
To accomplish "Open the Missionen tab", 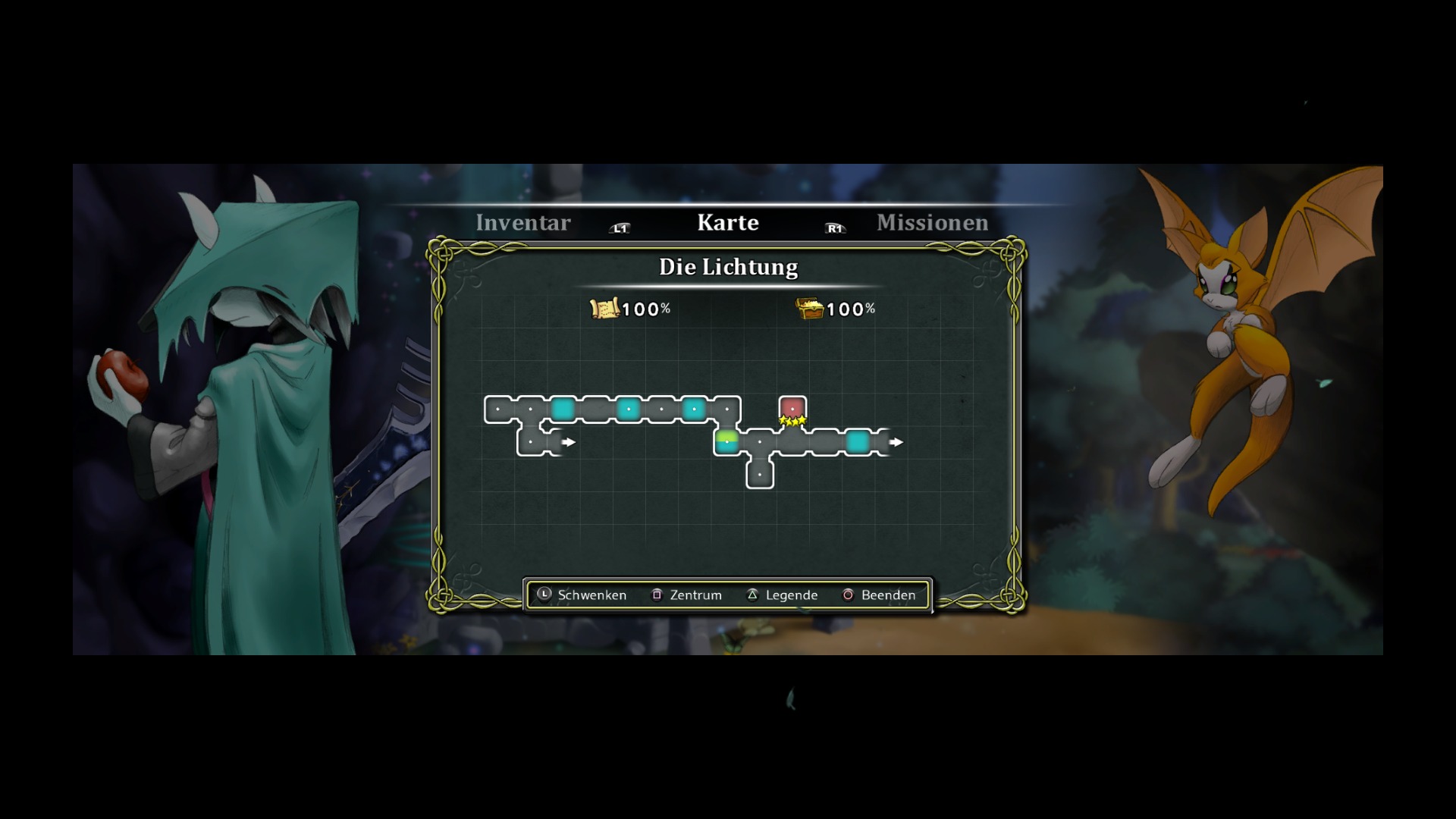I will [x=931, y=222].
